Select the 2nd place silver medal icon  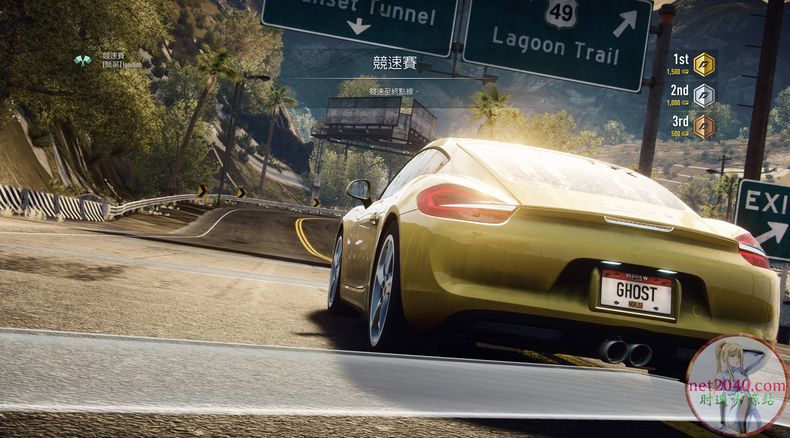pos(704,95)
